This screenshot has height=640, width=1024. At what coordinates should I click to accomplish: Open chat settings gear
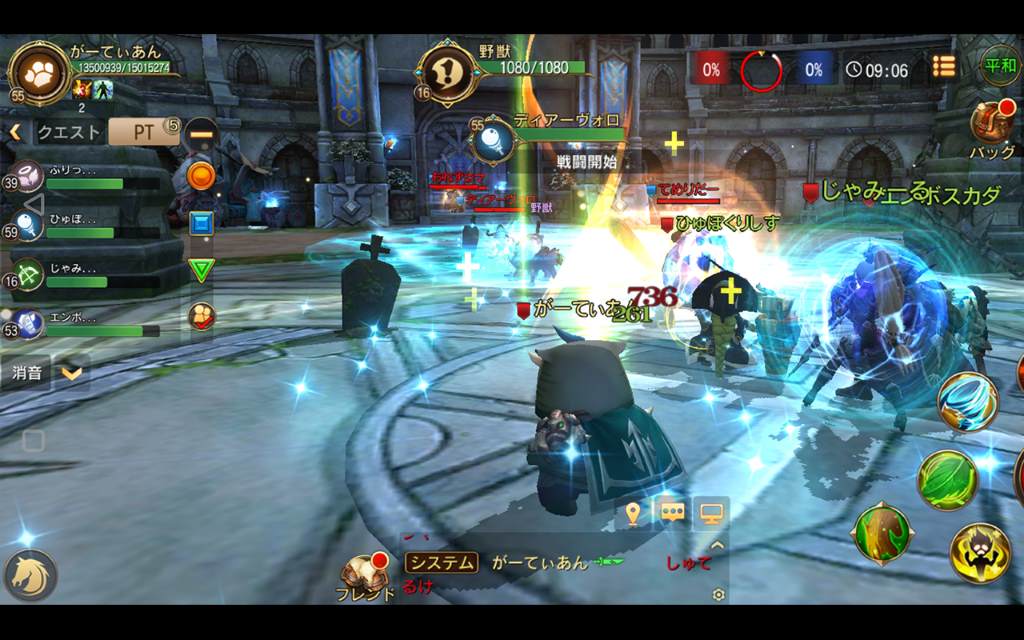tap(717, 595)
